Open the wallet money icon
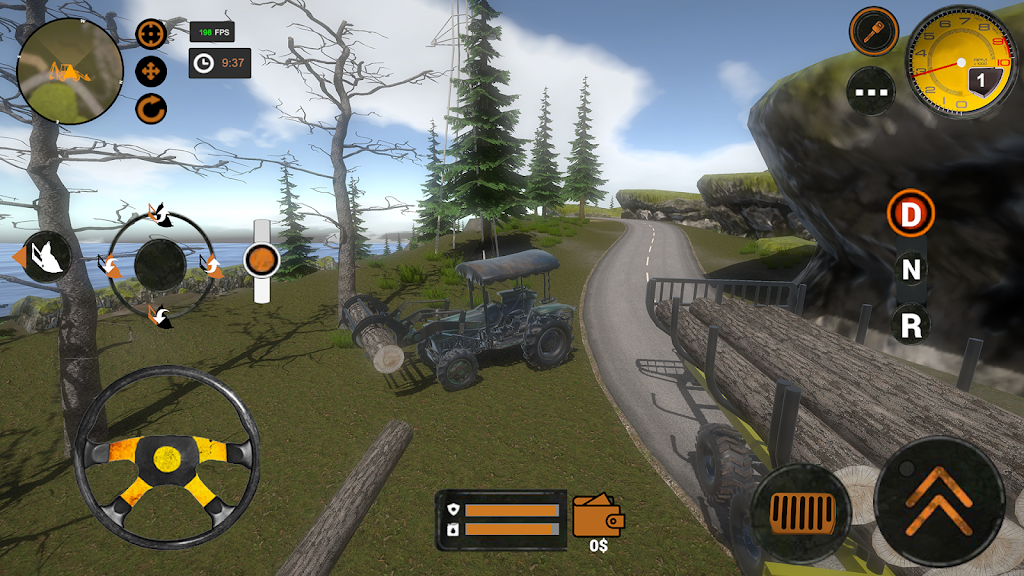The width and height of the screenshot is (1024, 576). point(598,516)
